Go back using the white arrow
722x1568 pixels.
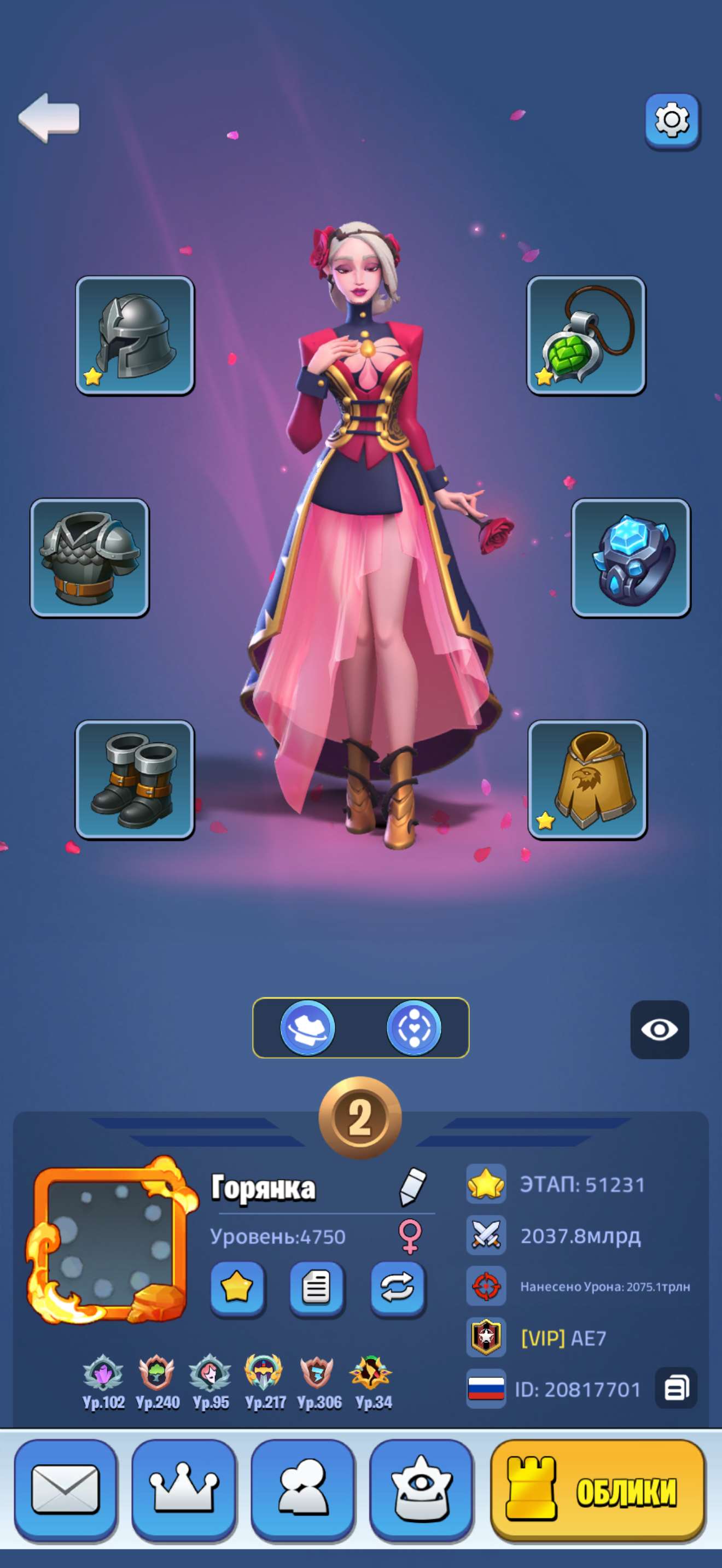pos(49,118)
